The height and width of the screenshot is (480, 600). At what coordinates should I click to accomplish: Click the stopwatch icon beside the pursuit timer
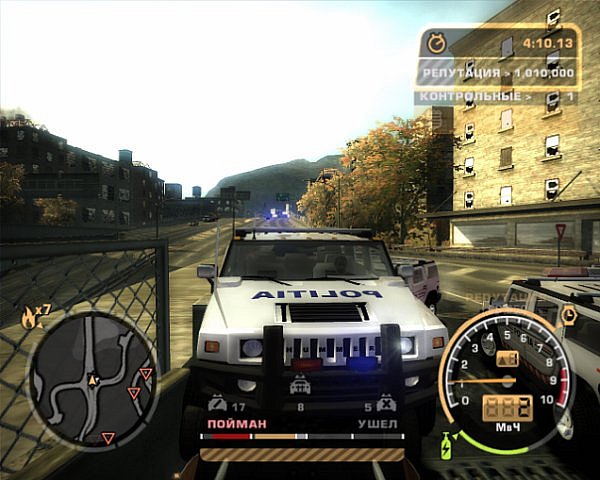click(x=436, y=43)
